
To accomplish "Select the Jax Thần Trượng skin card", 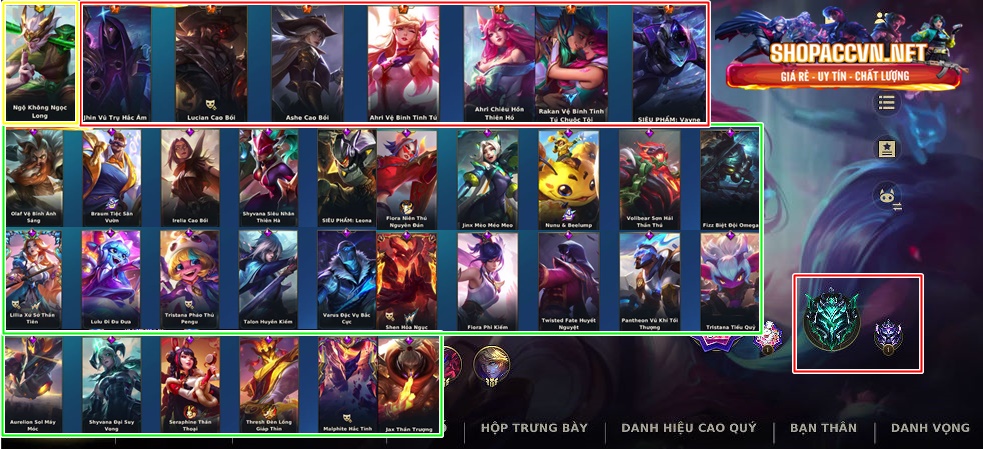I will click(x=408, y=380).
